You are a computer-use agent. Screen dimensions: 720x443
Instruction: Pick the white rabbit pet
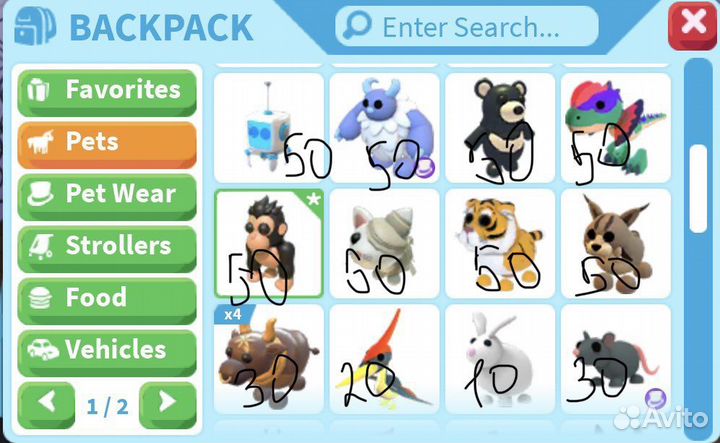point(500,359)
